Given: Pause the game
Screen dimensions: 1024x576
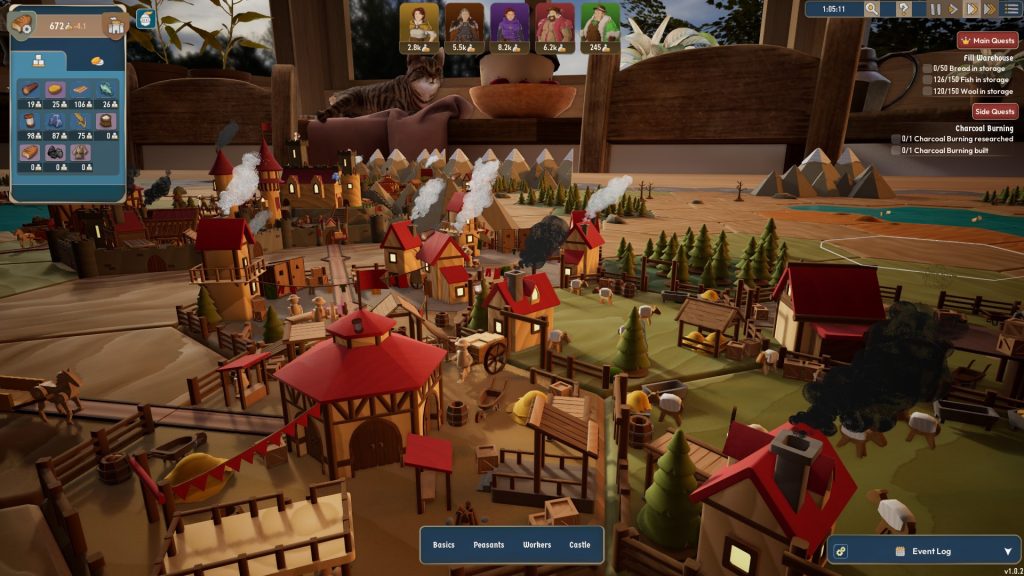Looking at the screenshot, I should click(935, 9).
